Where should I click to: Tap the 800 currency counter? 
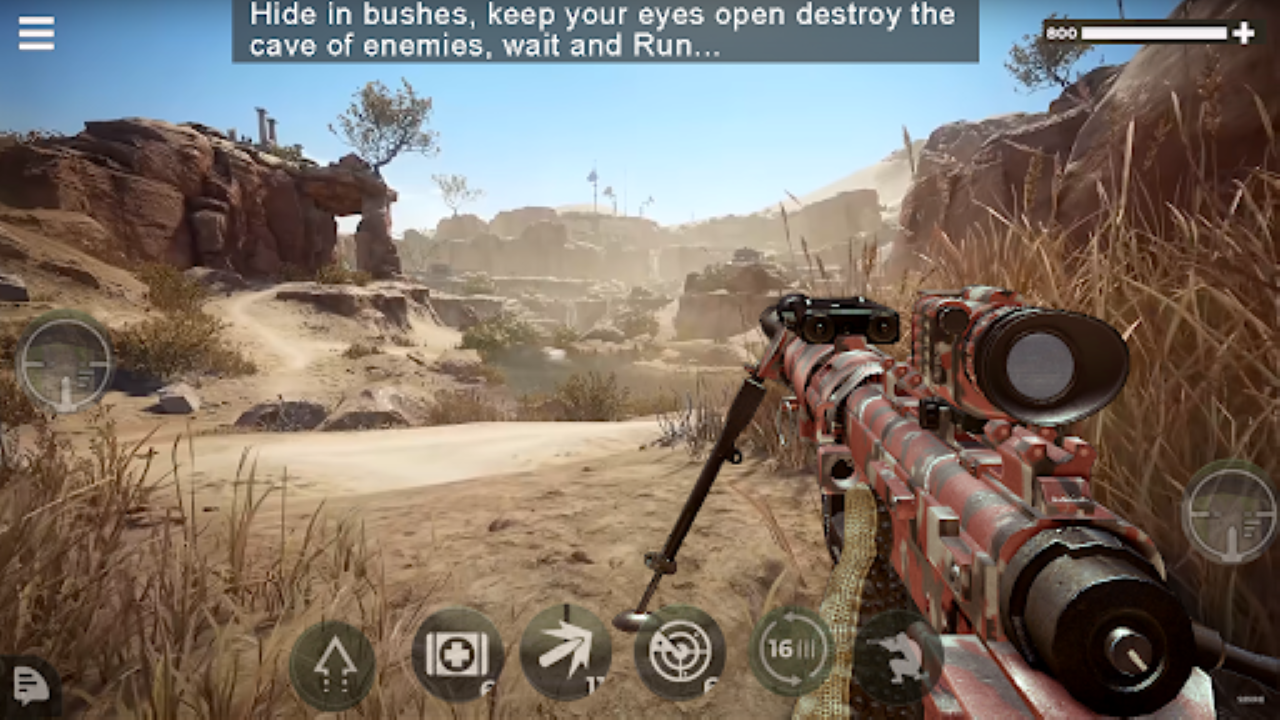[1061, 32]
